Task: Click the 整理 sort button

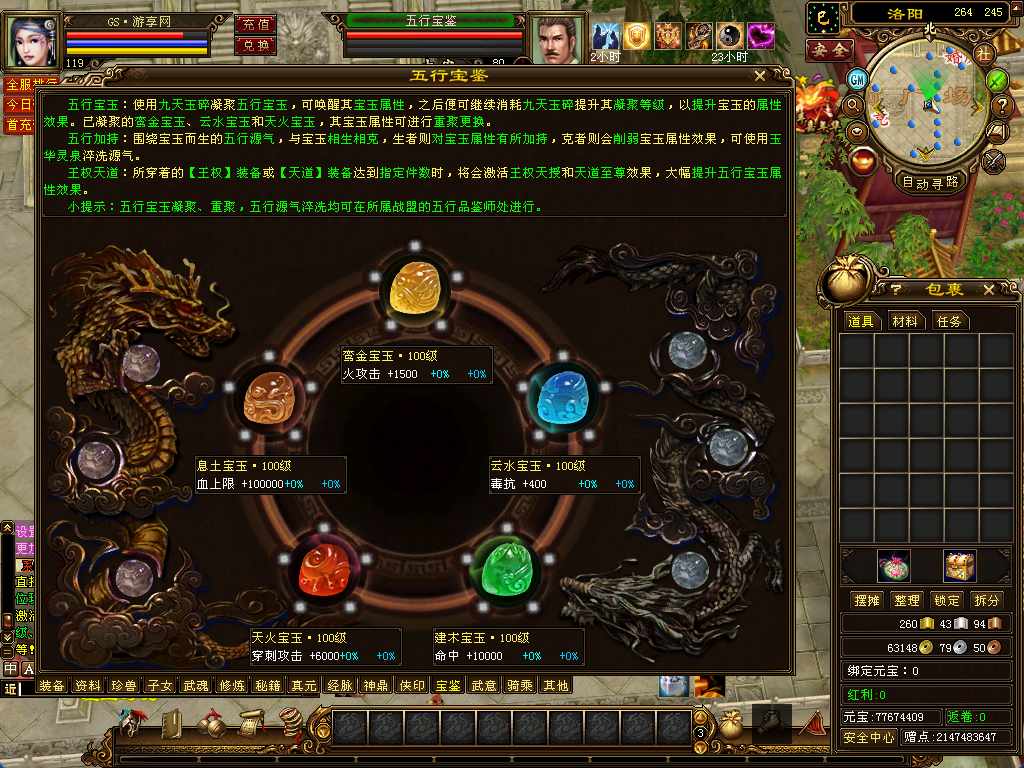Action: pyautogui.click(x=906, y=600)
